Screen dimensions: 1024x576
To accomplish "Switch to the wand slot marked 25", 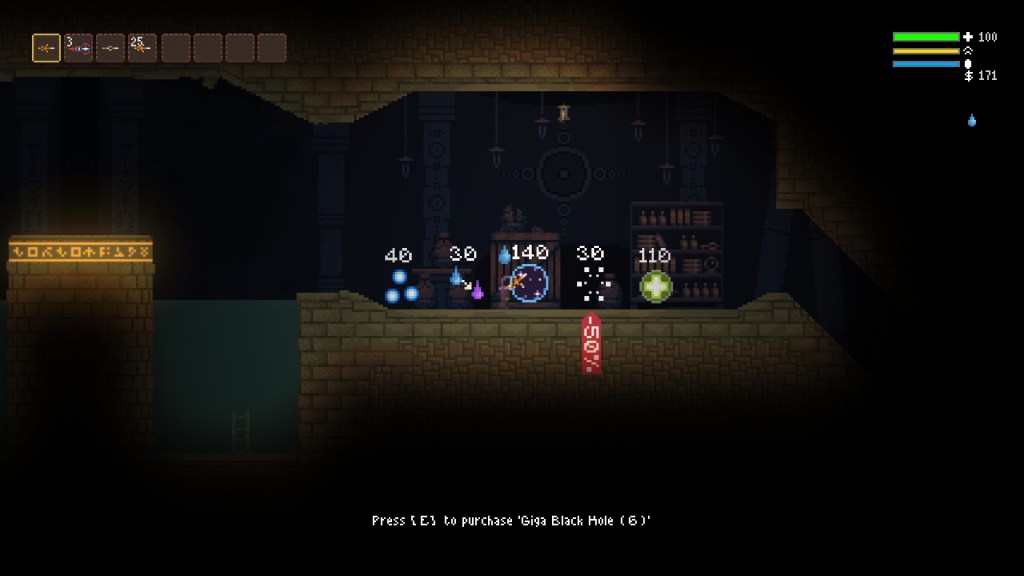I will tap(142, 48).
